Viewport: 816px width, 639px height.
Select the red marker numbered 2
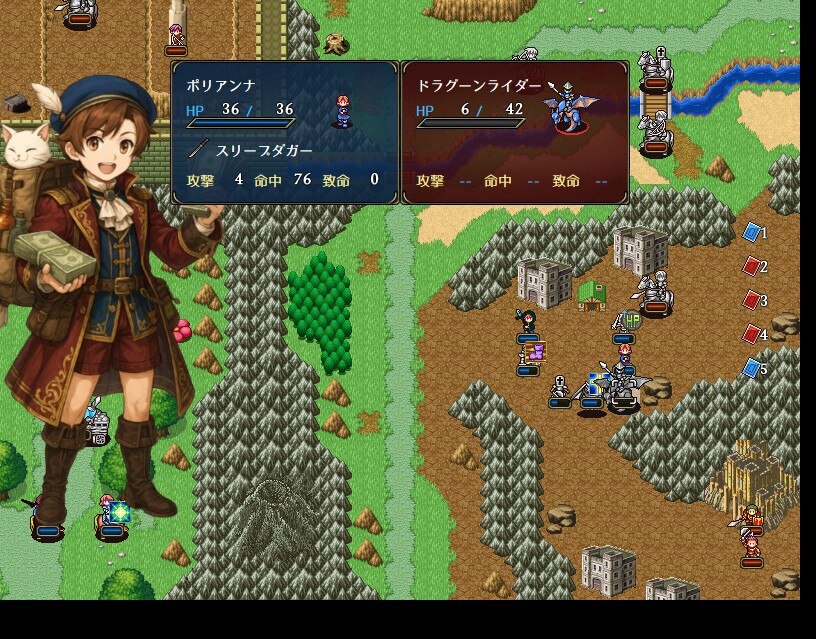pyautogui.click(x=752, y=267)
